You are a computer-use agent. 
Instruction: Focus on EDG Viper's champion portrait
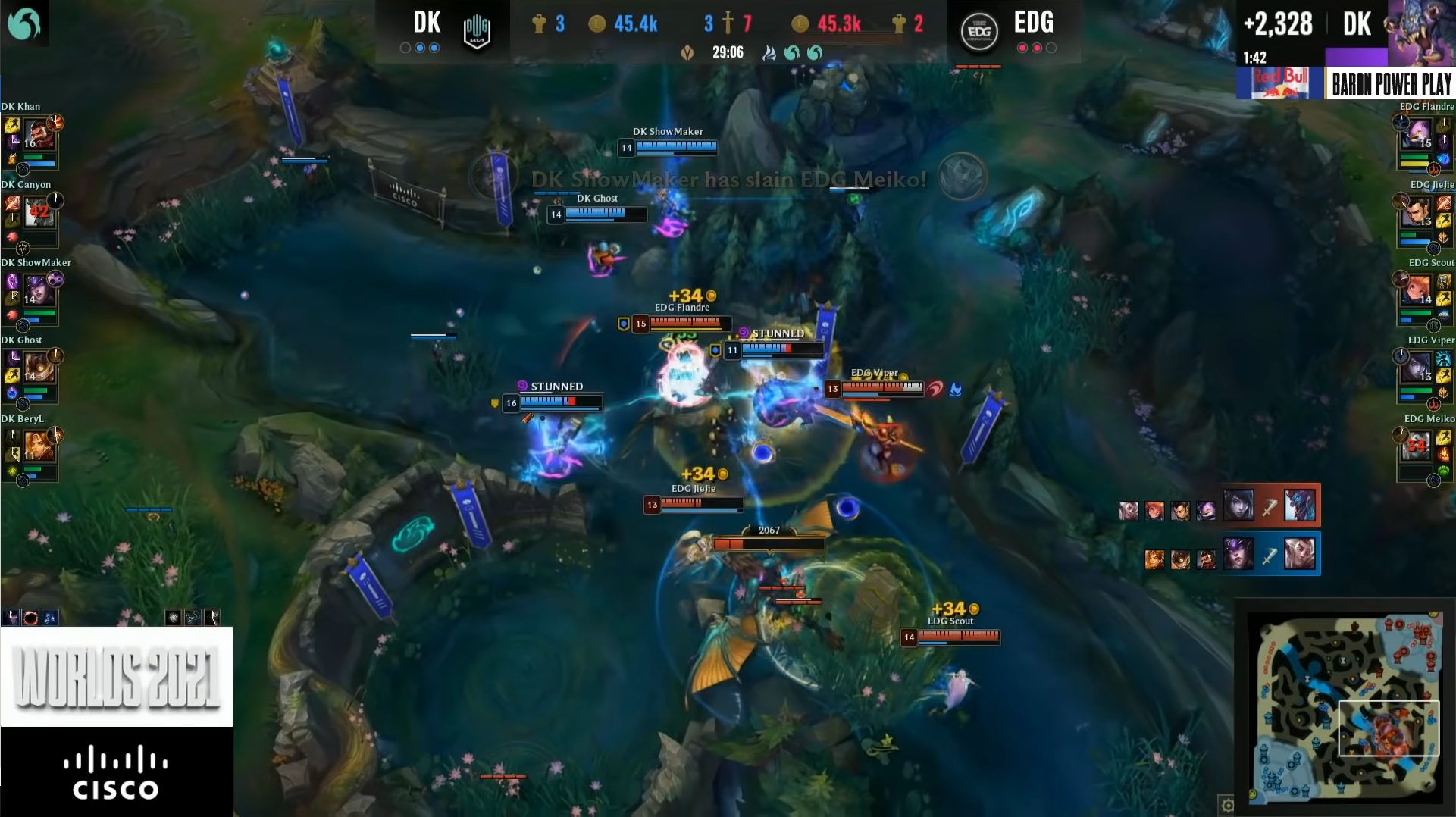point(1417,368)
